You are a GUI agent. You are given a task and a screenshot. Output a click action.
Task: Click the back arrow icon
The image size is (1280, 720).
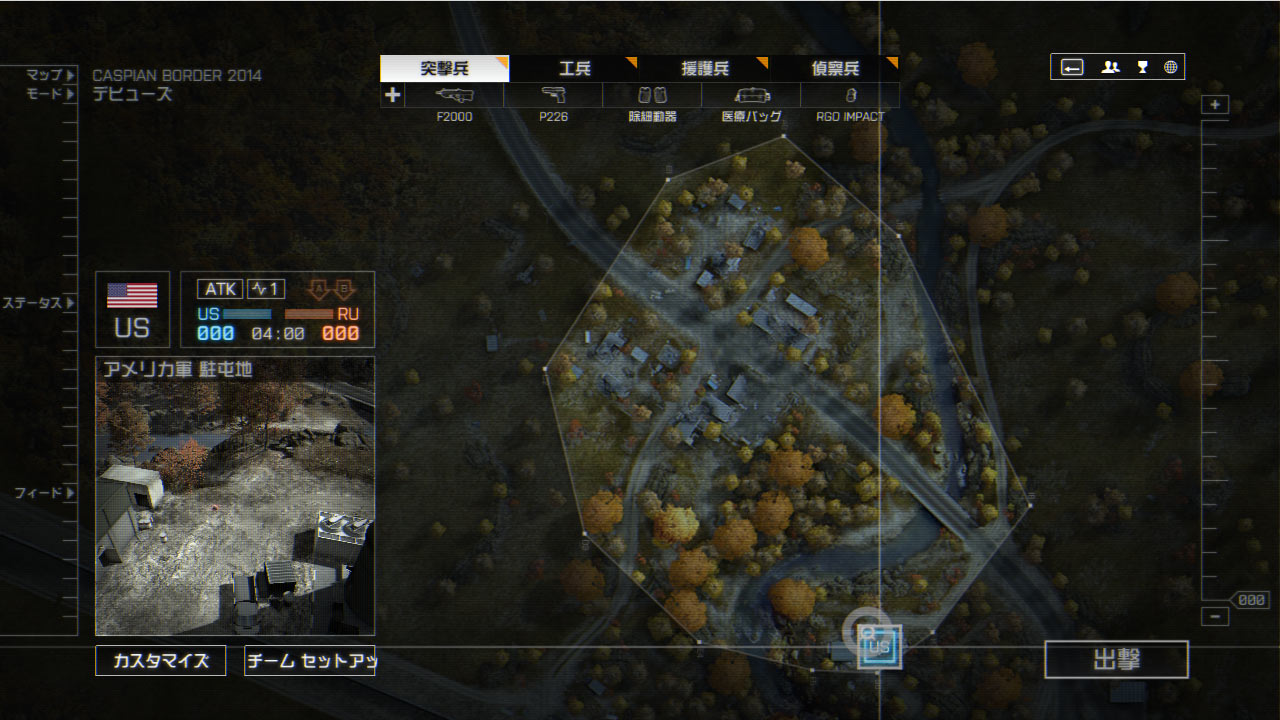[x=1072, y=67]
